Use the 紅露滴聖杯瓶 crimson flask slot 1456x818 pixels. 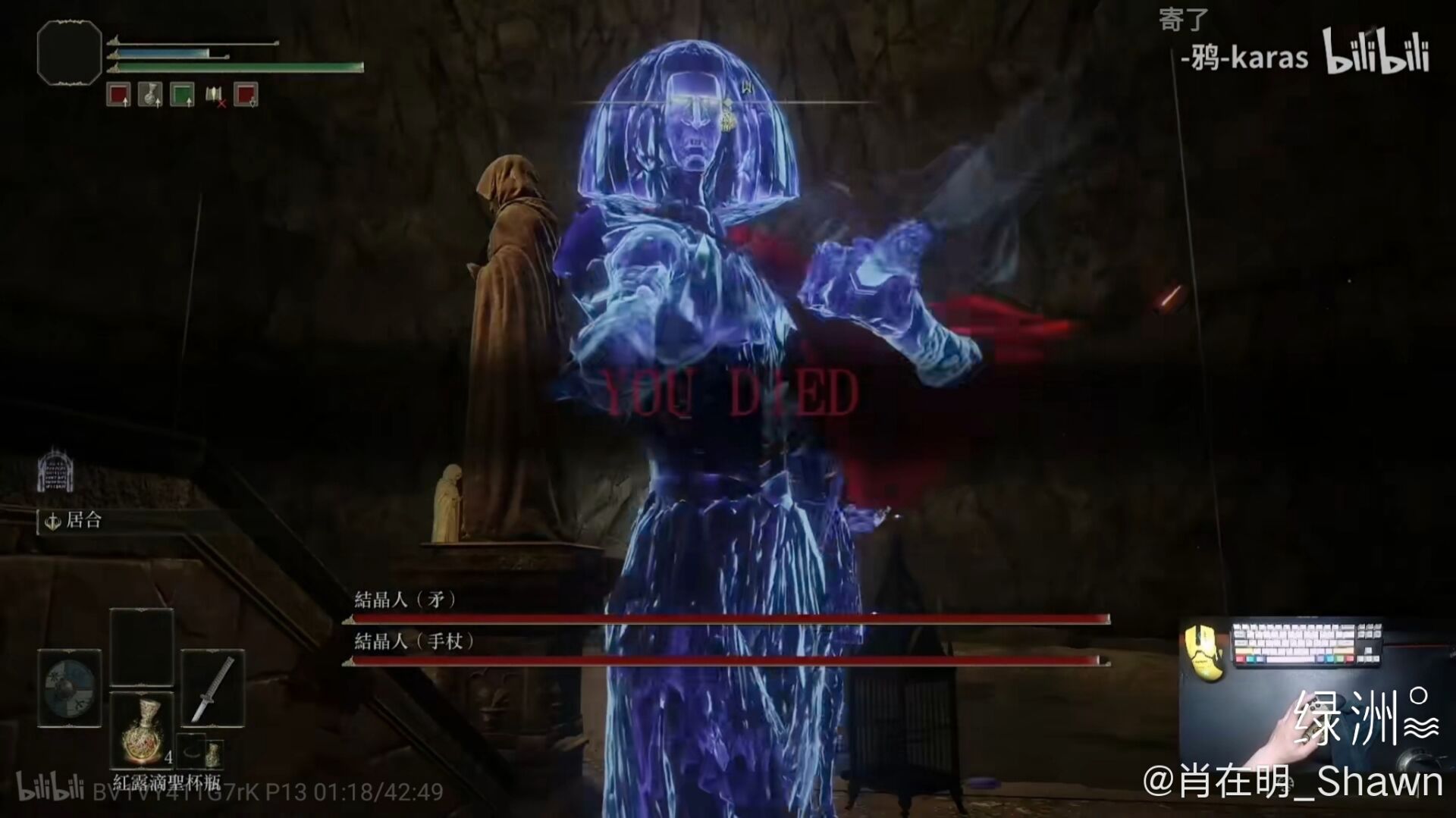click(x=142, y=731)
